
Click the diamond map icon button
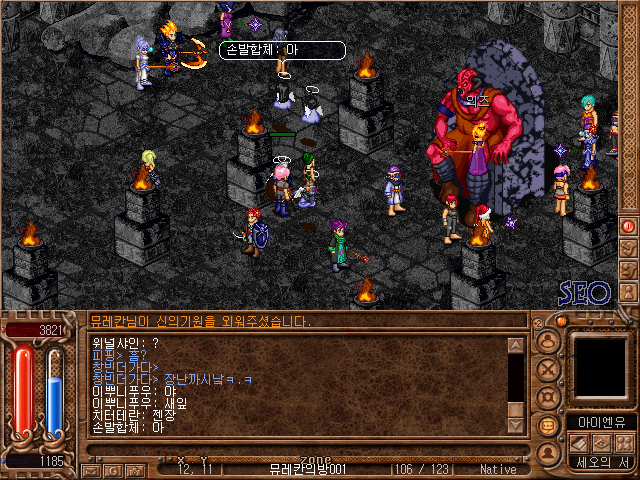pos(601,443)
